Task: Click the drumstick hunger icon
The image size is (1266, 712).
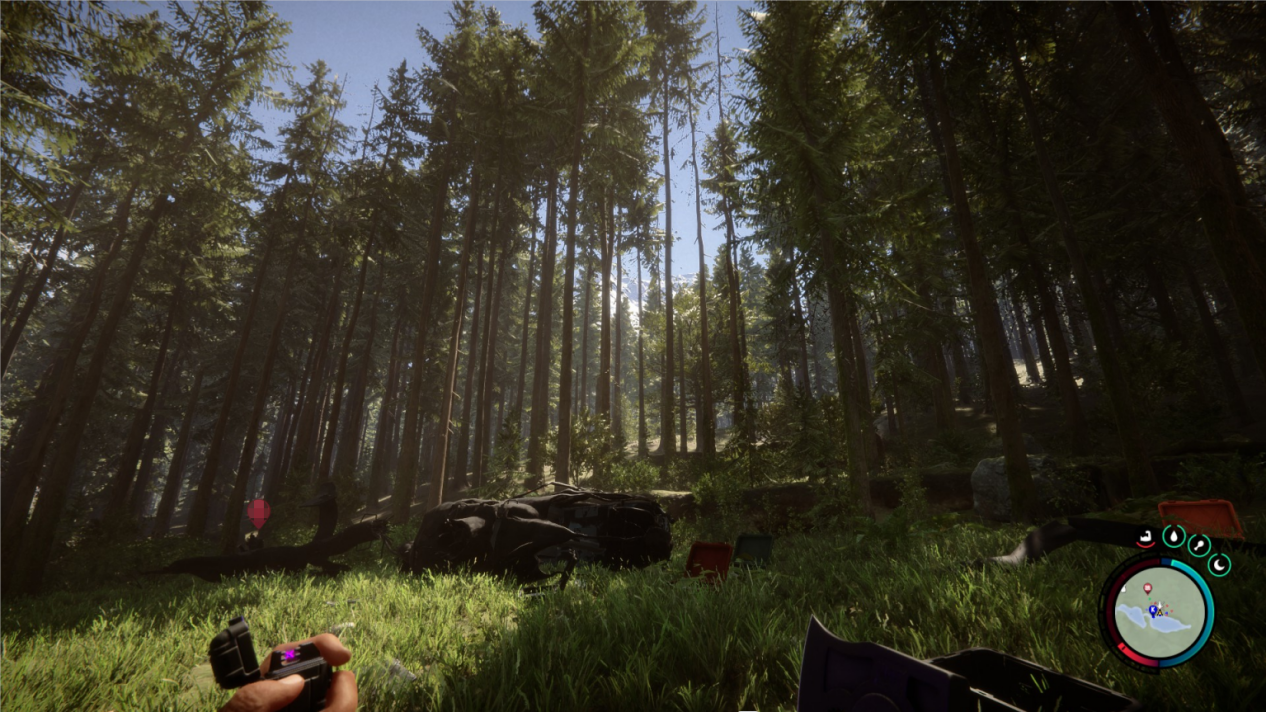Action: coord(1199,546)
